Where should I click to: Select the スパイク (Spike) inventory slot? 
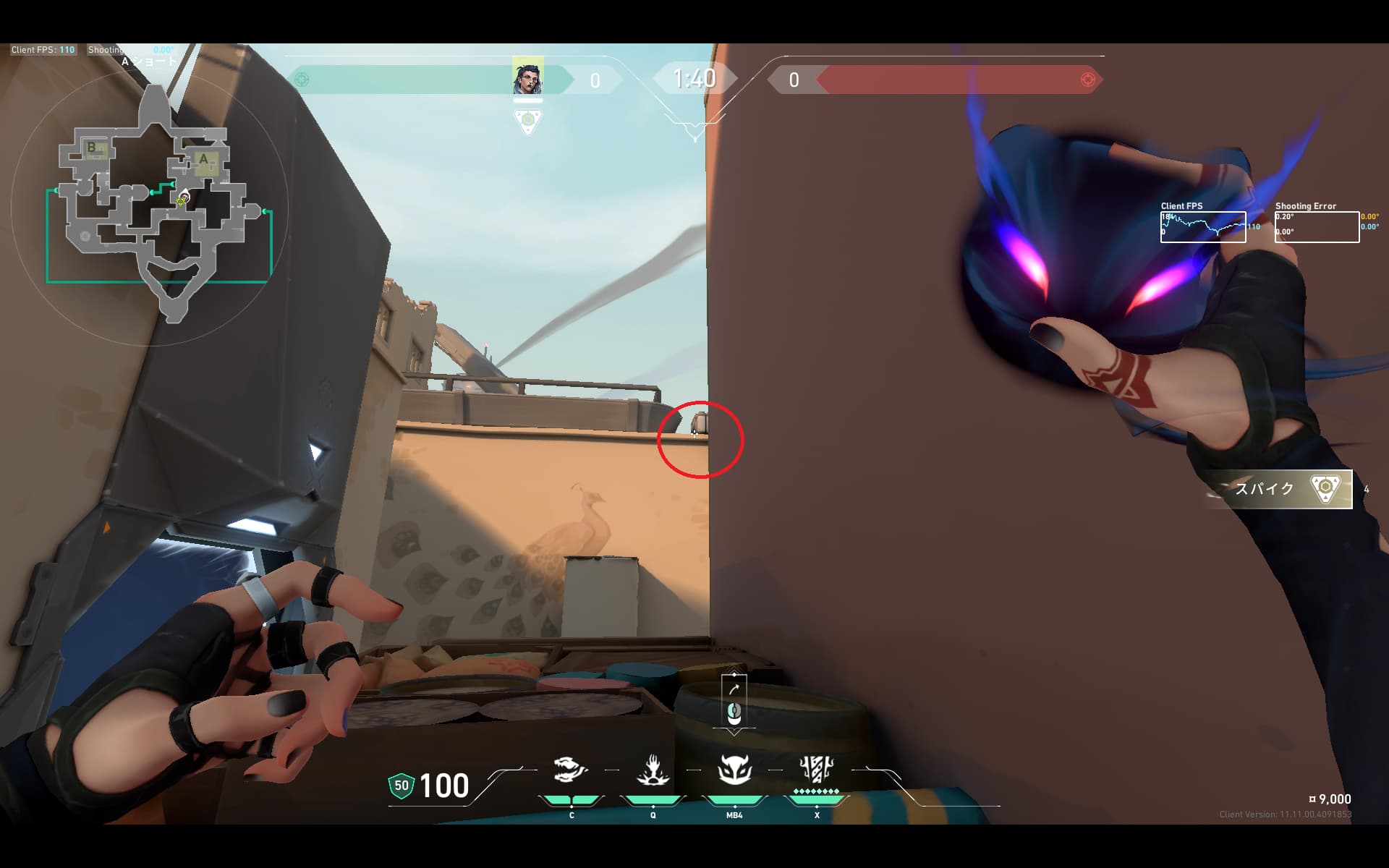coord(1279,489)
